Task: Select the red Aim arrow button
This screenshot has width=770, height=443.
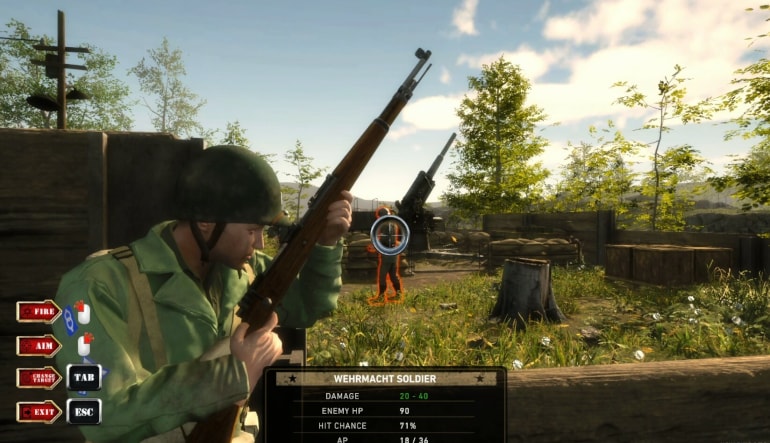Action: pyautogui.click(x=38, y=345)
